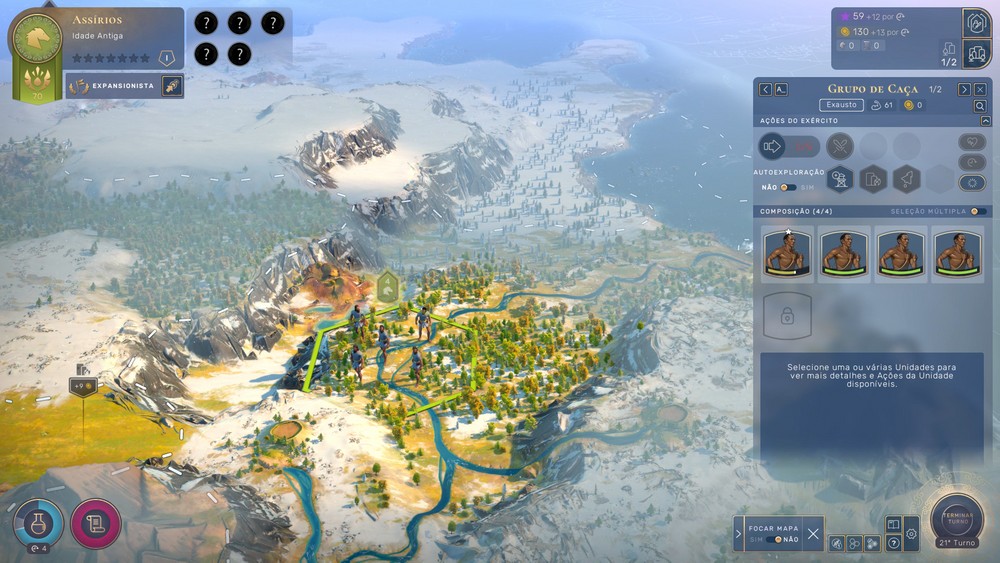Open the encyclopedia book button
This screenshot has height=563, width=1000.
pyautogui.click(x=893, y=524)
